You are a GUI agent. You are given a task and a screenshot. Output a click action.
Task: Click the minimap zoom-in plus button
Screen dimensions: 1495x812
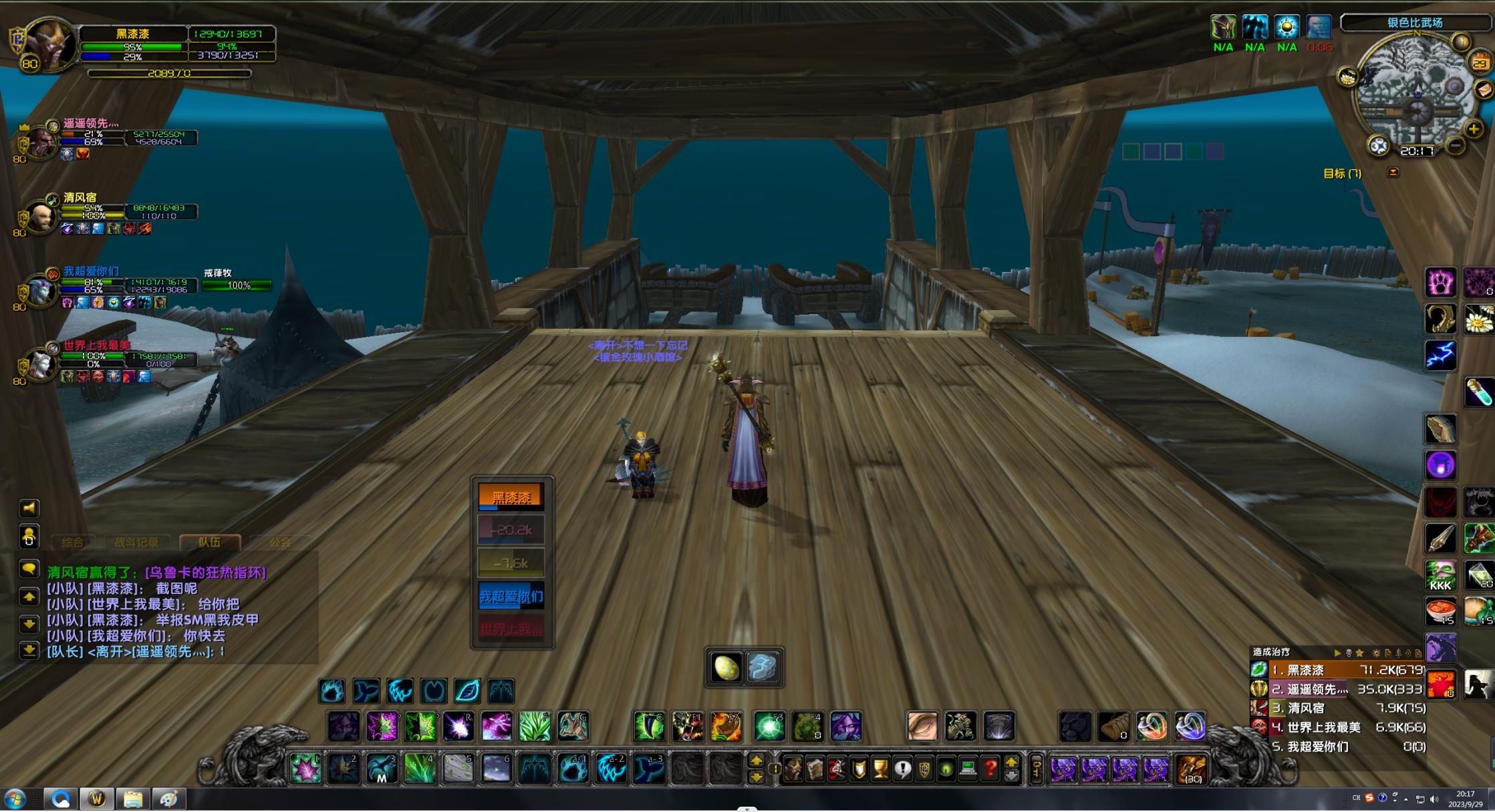[1474, 129]
